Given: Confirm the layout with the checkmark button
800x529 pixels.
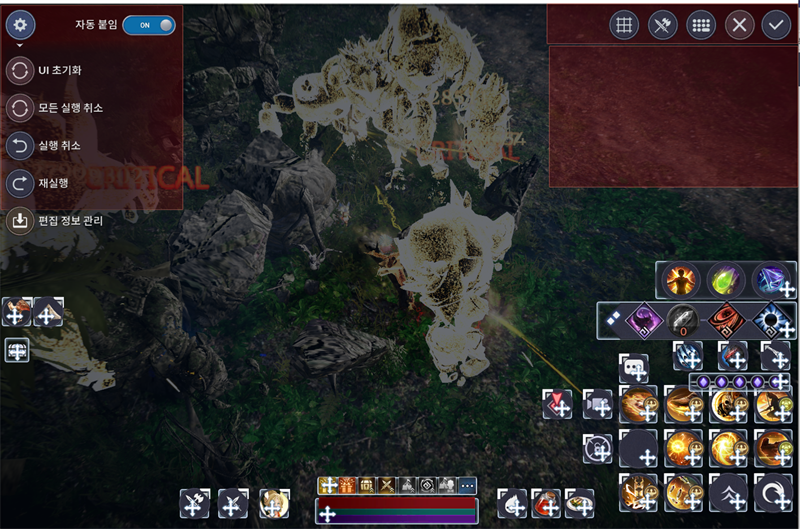Looking at the screenshot, I should click(775, 25).
